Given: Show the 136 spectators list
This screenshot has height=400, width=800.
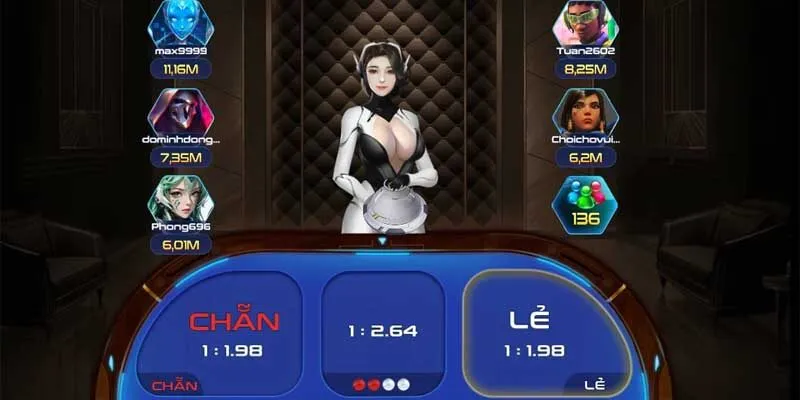Looking at the screenshot, I should click(586, 203).
